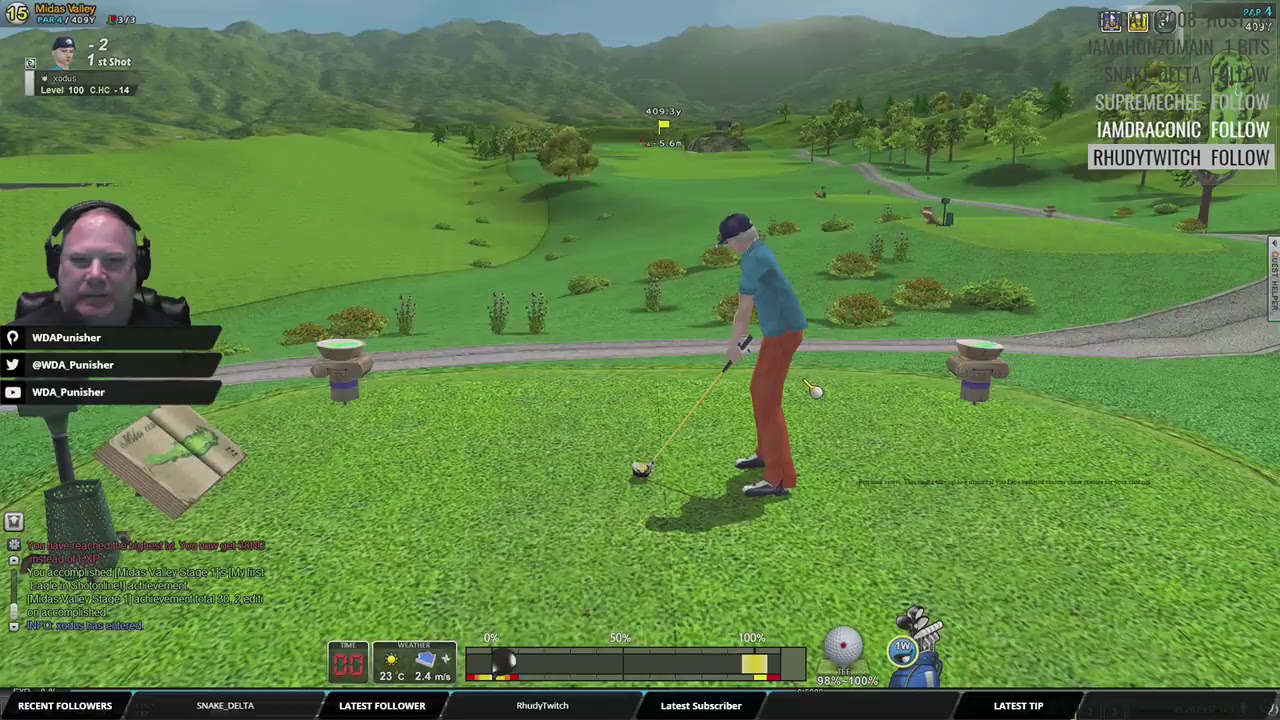Screen dimensions: 1280x720
Task: Click the RHUDYTWITCH follow alert in stream overlay
Action: pos(1180,158)
